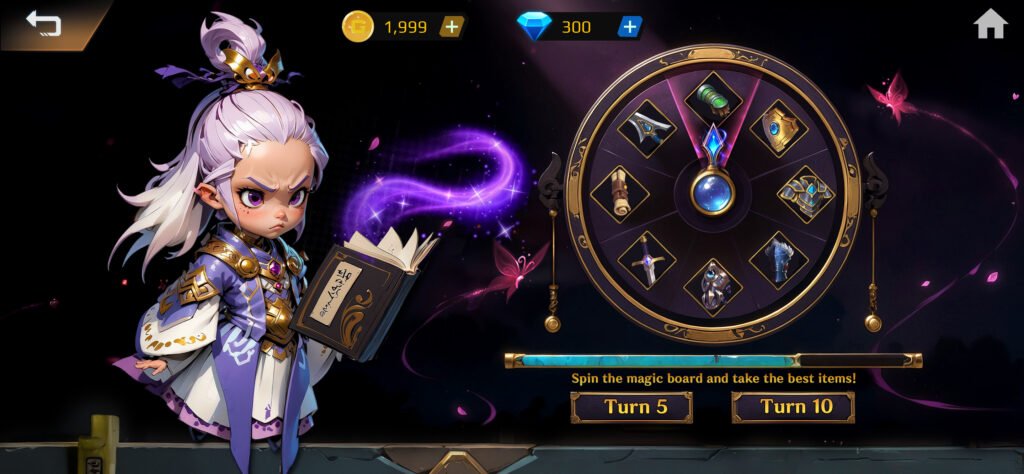
Task: Buy more blue diamonds
Action: pos(629,27)
